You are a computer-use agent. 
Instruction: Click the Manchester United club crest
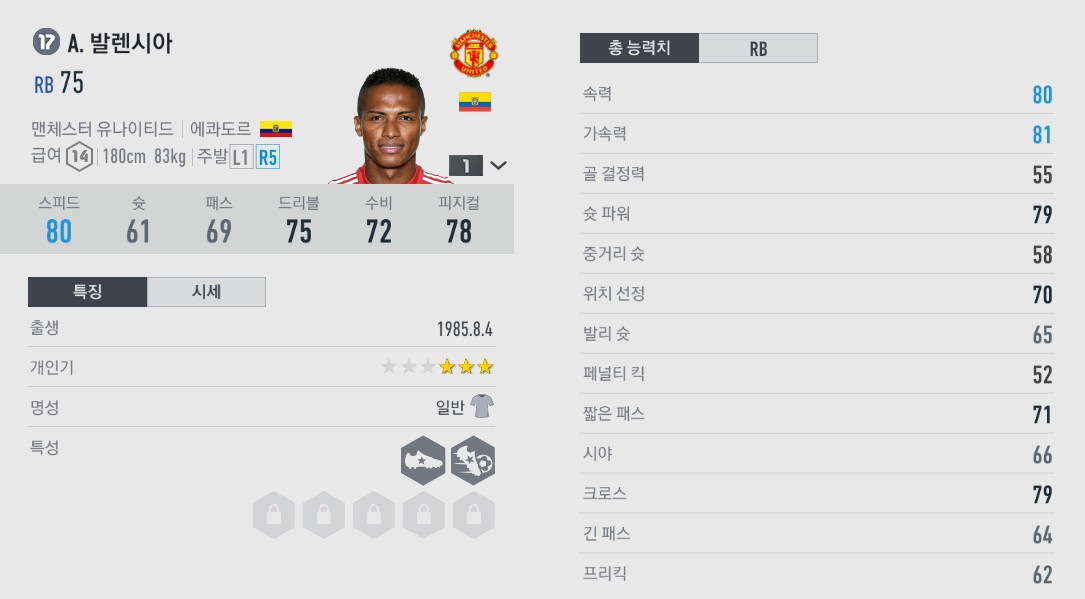click(x=474, y=53)
